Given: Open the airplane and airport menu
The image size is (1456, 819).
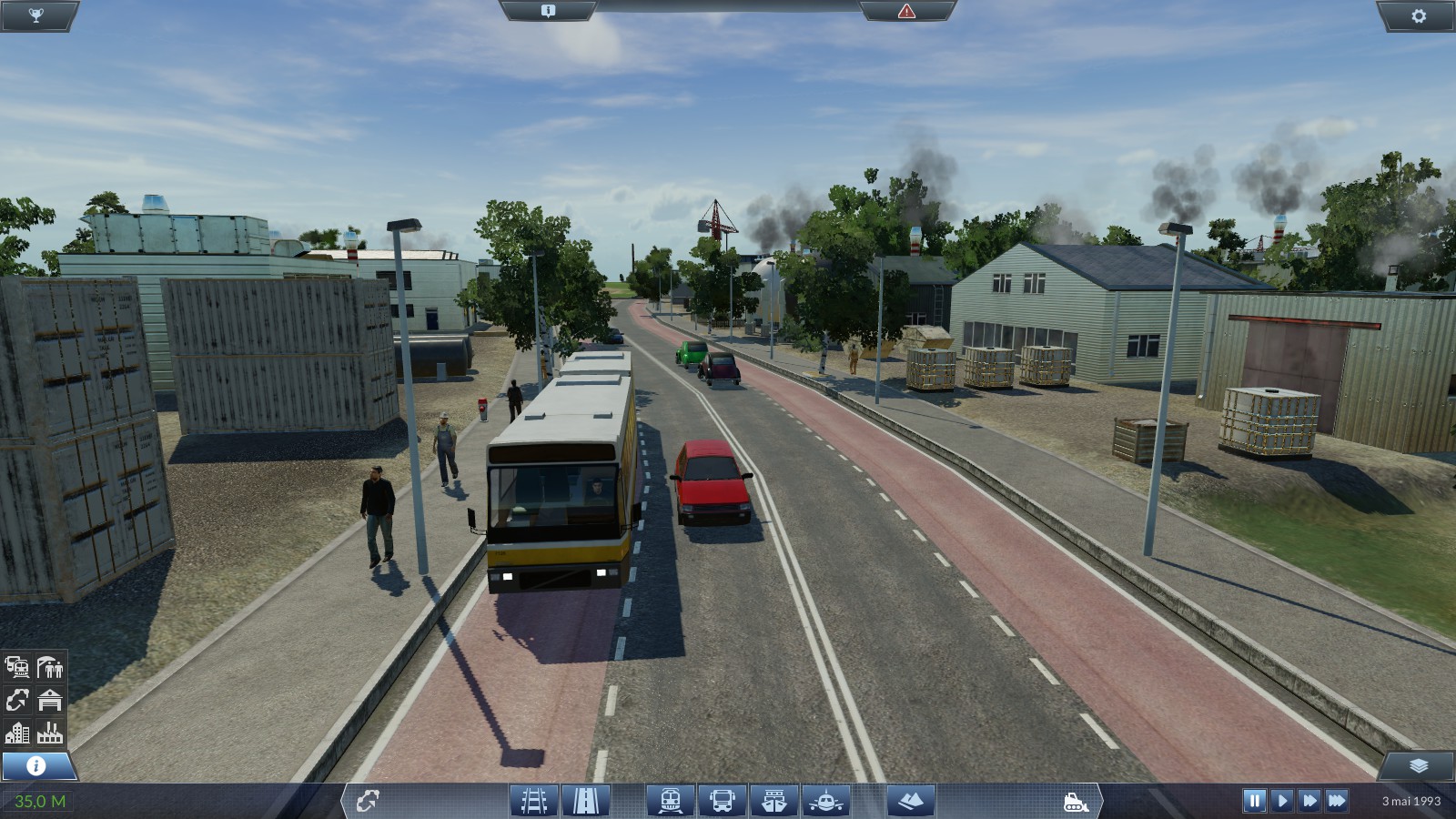Looking at the screenshot, I should point(826,801).
